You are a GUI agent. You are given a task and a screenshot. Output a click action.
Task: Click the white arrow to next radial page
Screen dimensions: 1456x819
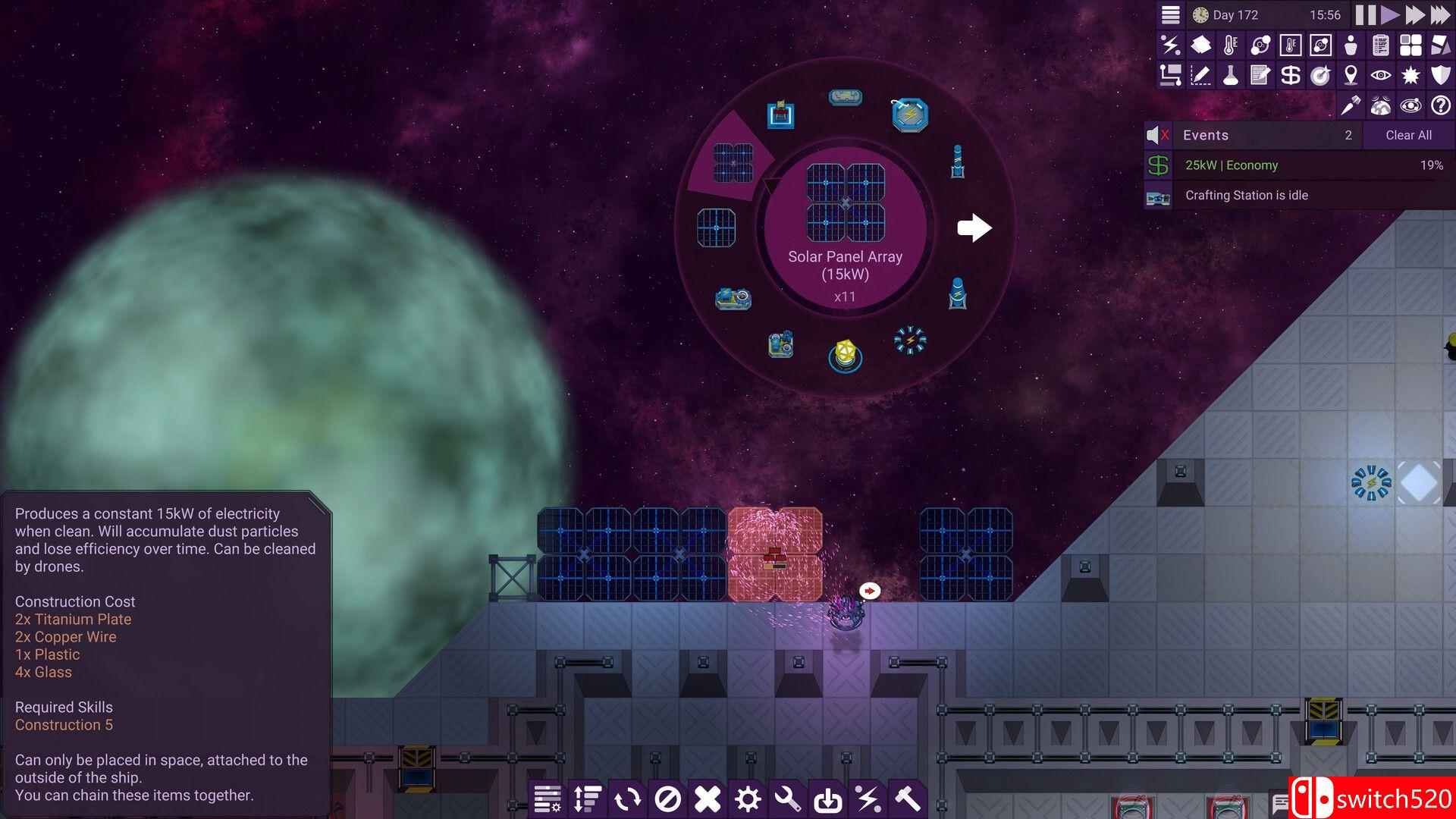click(x=974, y=227)
